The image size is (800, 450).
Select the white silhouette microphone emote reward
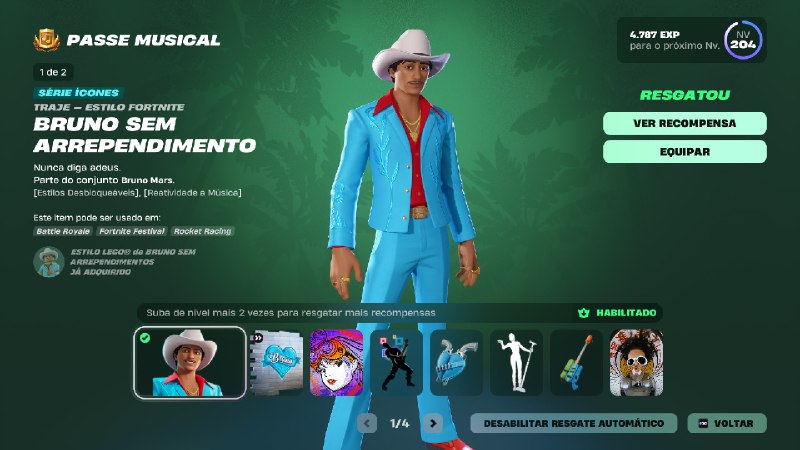[516, 363]
